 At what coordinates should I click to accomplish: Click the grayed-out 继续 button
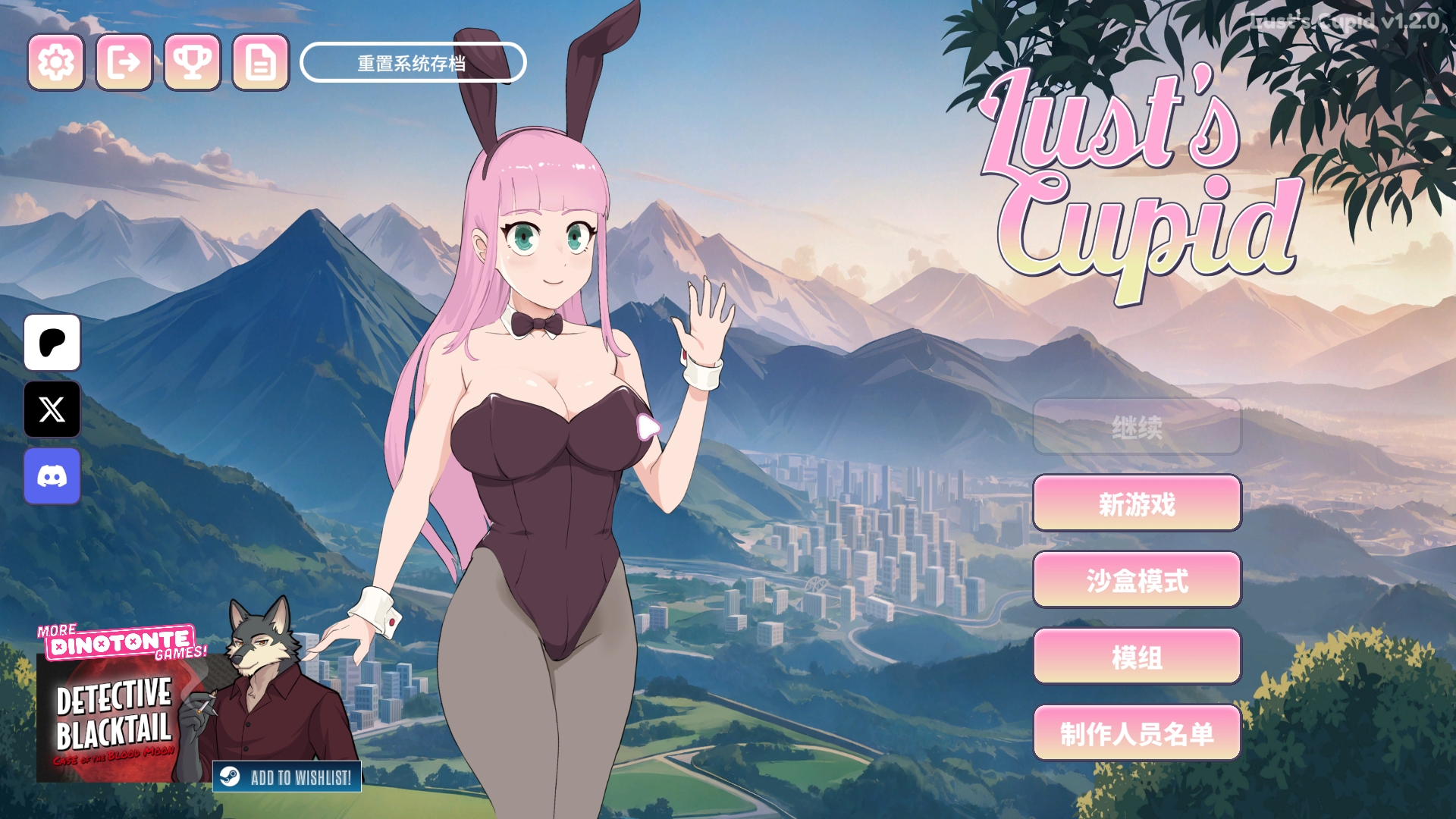(1136, 427)
